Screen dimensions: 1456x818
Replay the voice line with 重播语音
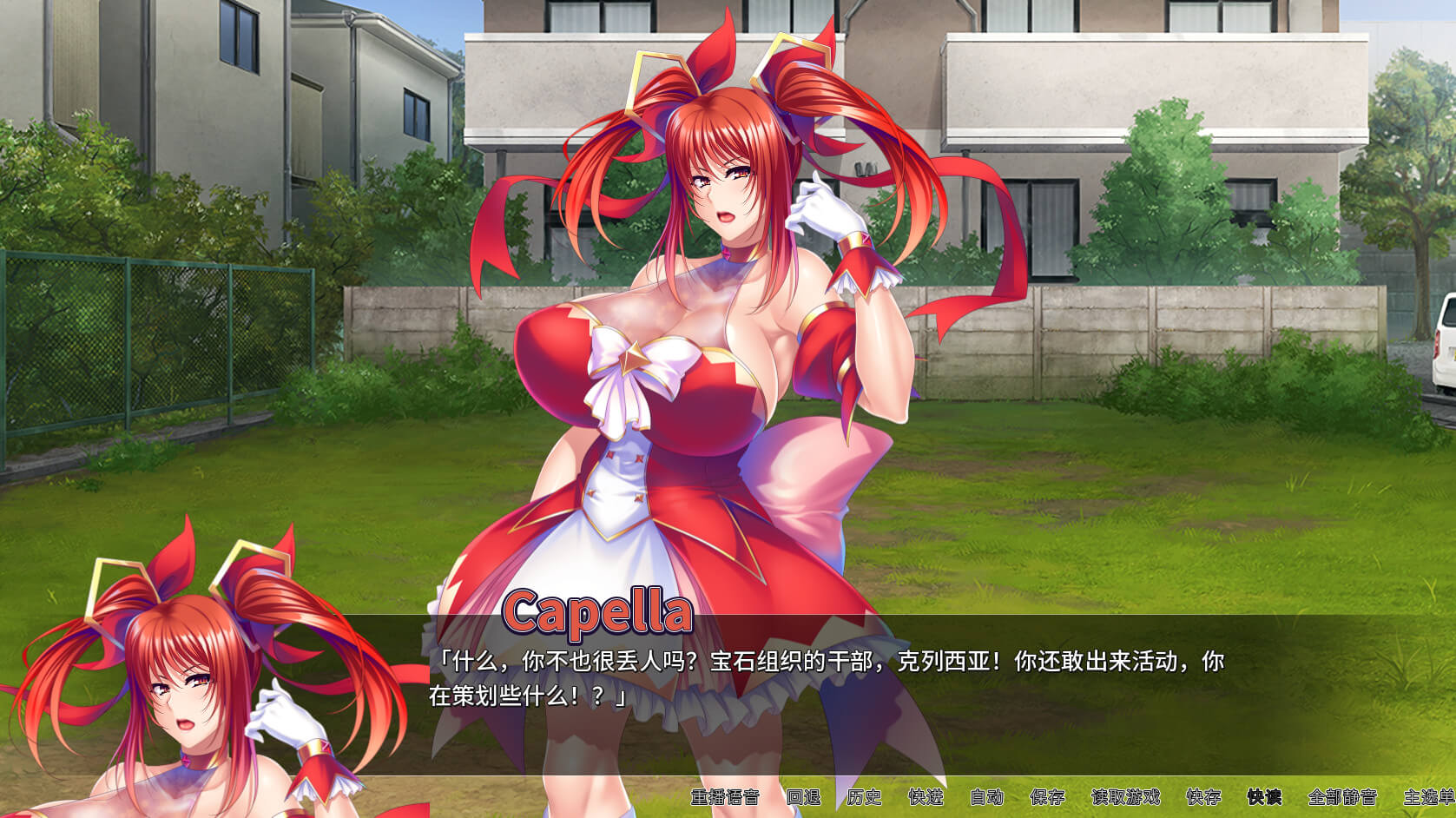(x=724, y=797)
